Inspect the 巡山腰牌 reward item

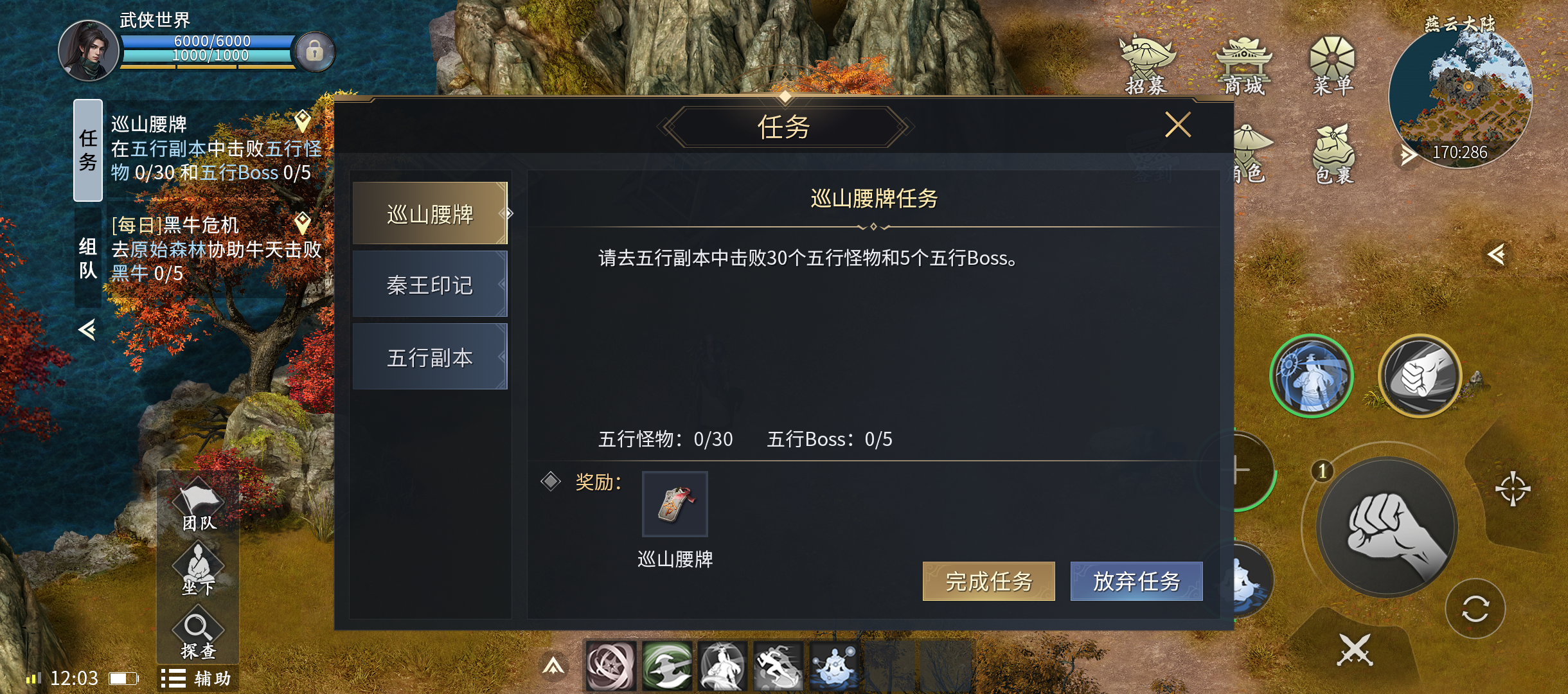[x=675, y=504]
